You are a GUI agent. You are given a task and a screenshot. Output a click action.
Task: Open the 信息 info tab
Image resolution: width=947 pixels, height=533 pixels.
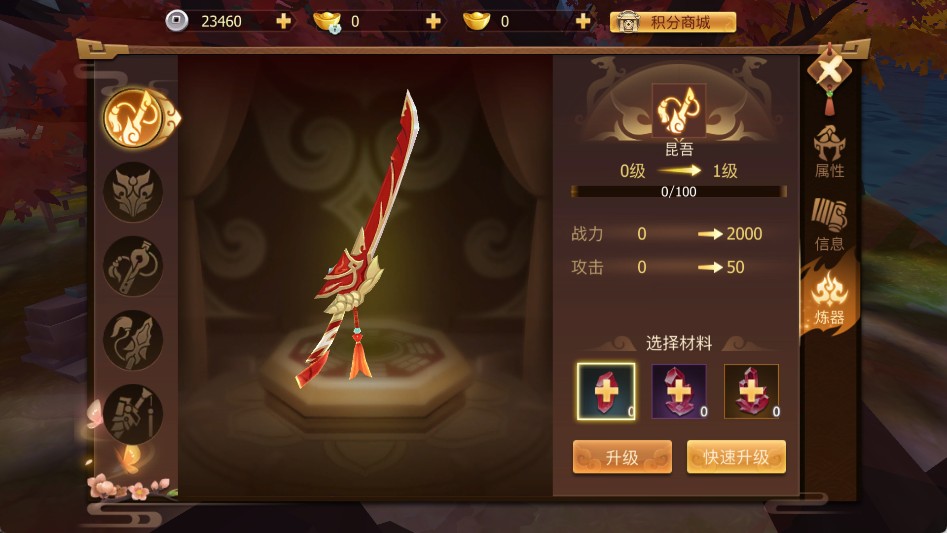[829, 226]
